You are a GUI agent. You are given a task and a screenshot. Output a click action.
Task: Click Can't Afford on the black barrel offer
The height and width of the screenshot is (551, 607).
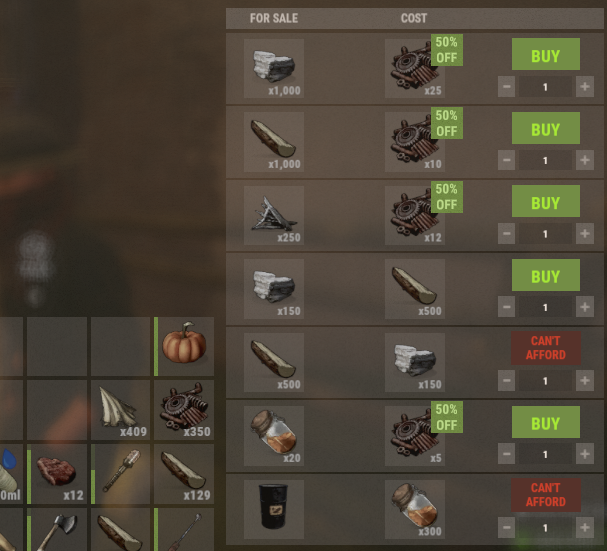coord(545,495)
